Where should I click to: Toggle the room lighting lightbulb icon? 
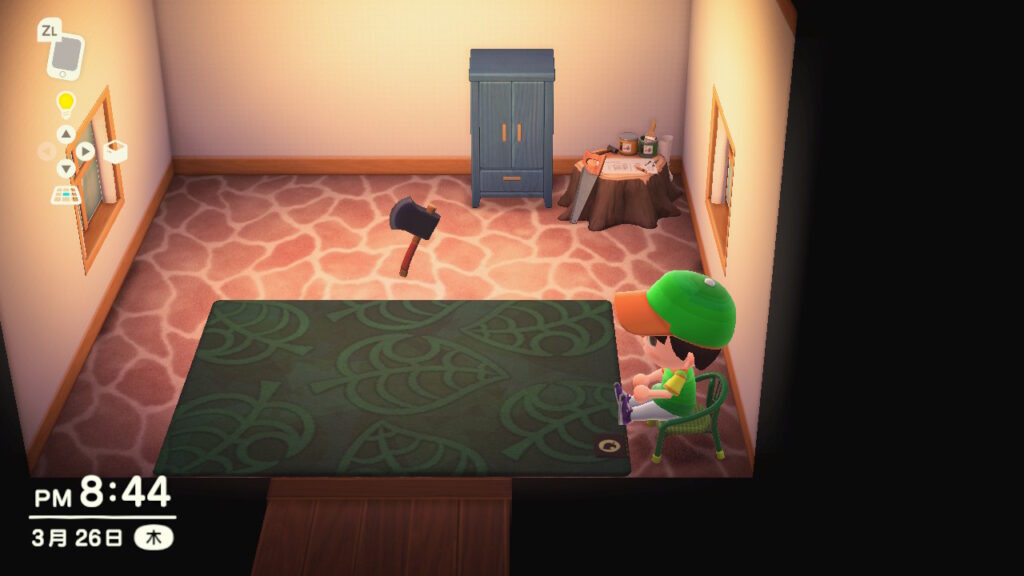pyautogui.click(x=66, y=103)
